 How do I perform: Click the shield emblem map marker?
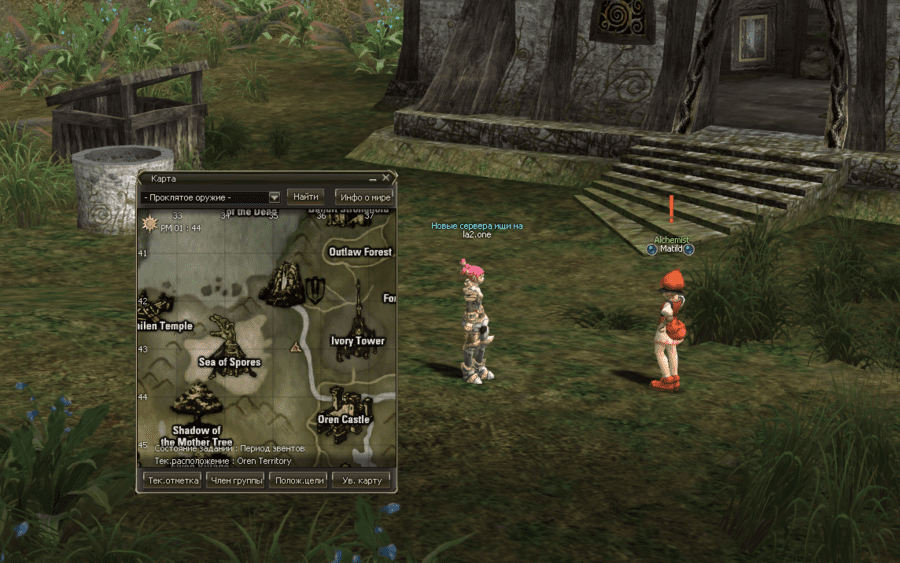[316, 292]
